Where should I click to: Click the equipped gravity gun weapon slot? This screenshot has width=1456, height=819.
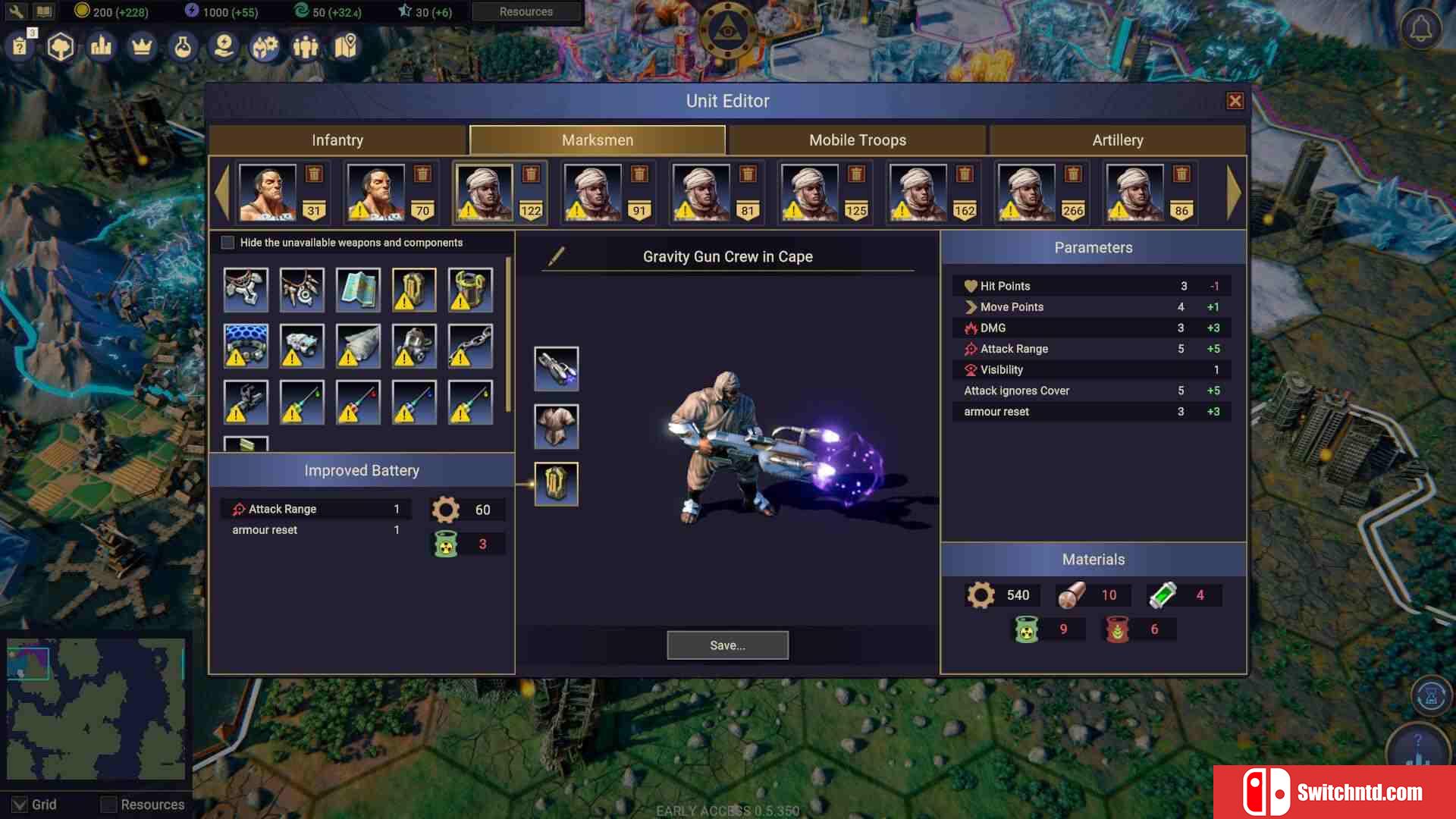(556, 369)
